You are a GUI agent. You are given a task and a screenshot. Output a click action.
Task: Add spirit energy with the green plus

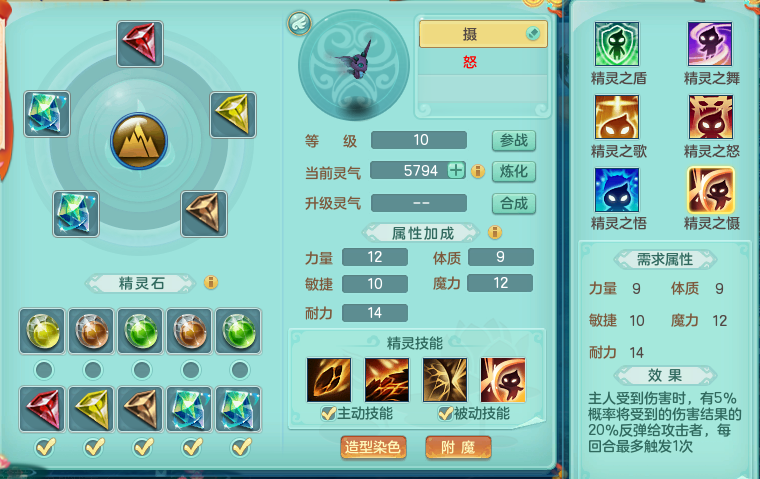point(456,171)
